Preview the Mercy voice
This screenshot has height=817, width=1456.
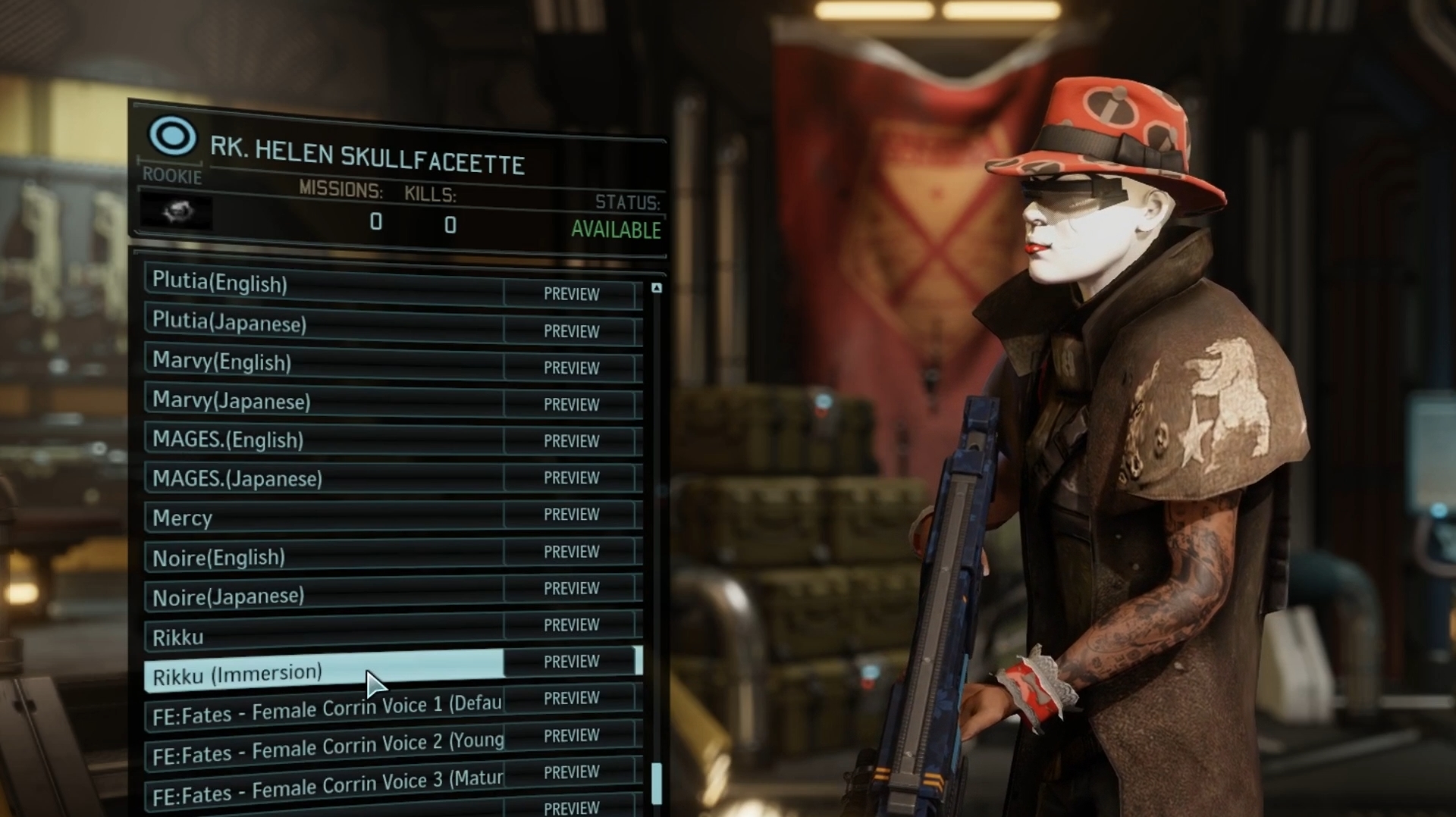coord(571,515)
